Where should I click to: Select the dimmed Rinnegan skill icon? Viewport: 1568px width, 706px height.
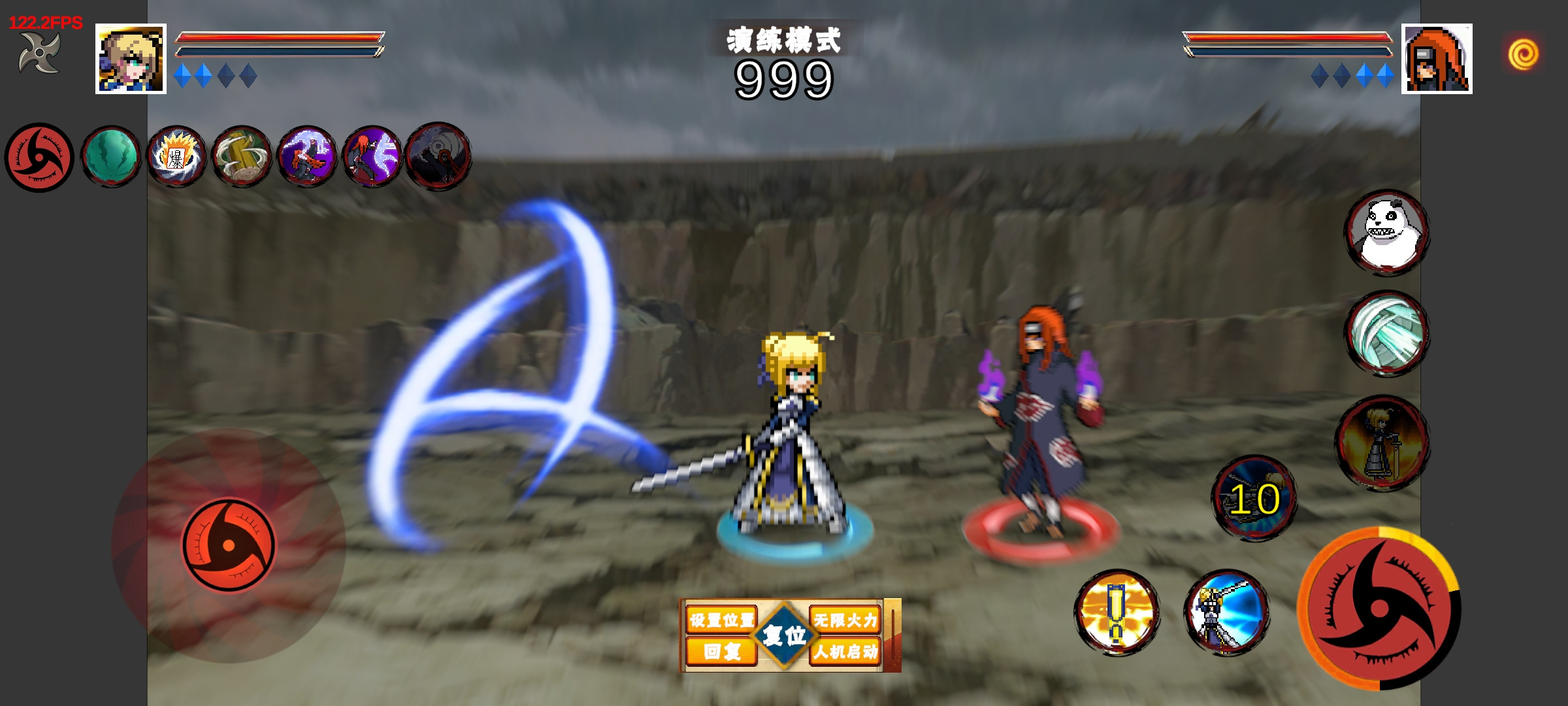pos(438,157)
